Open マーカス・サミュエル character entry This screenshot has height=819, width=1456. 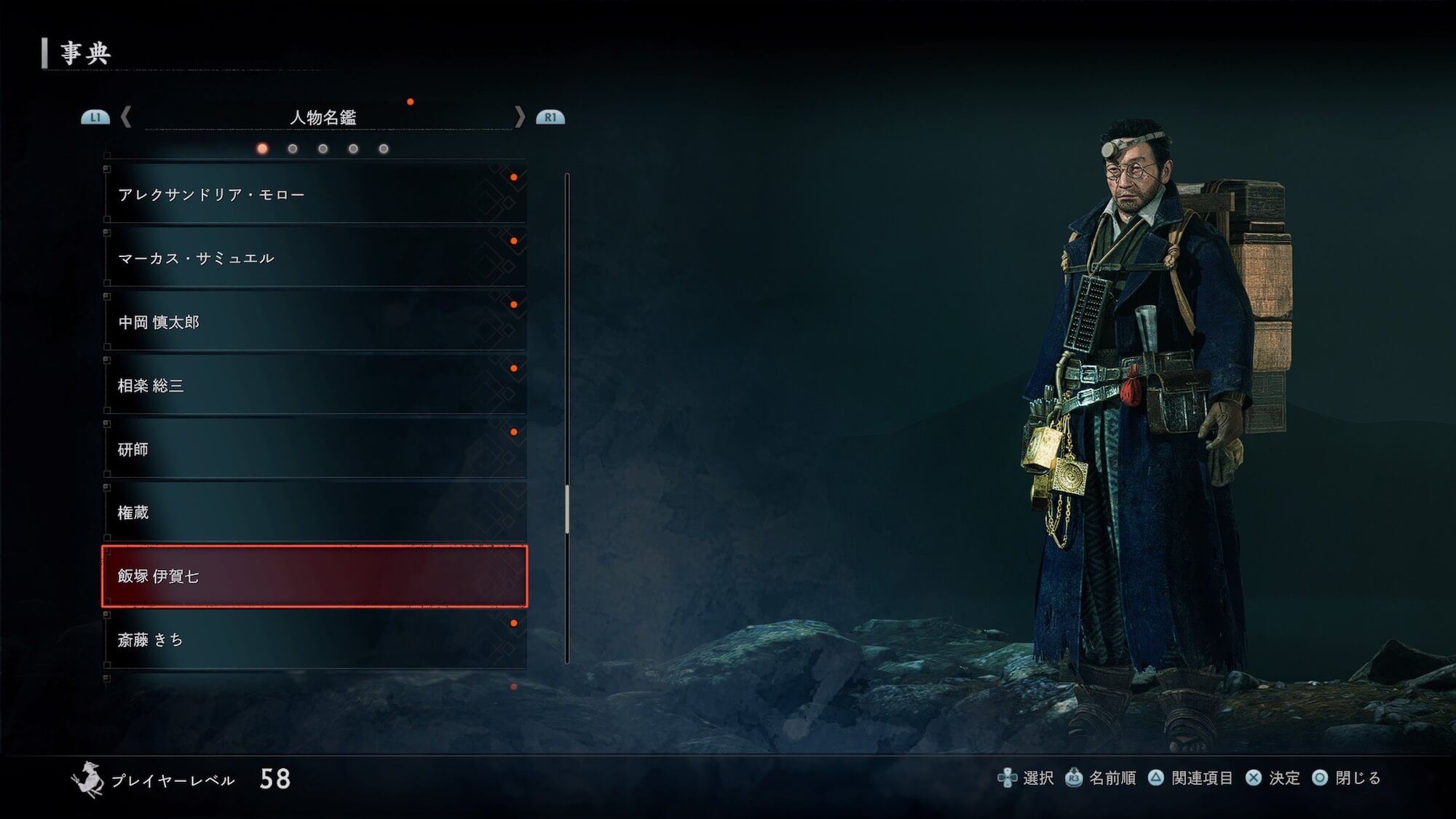pyautogui.click(x=314, y=258)
